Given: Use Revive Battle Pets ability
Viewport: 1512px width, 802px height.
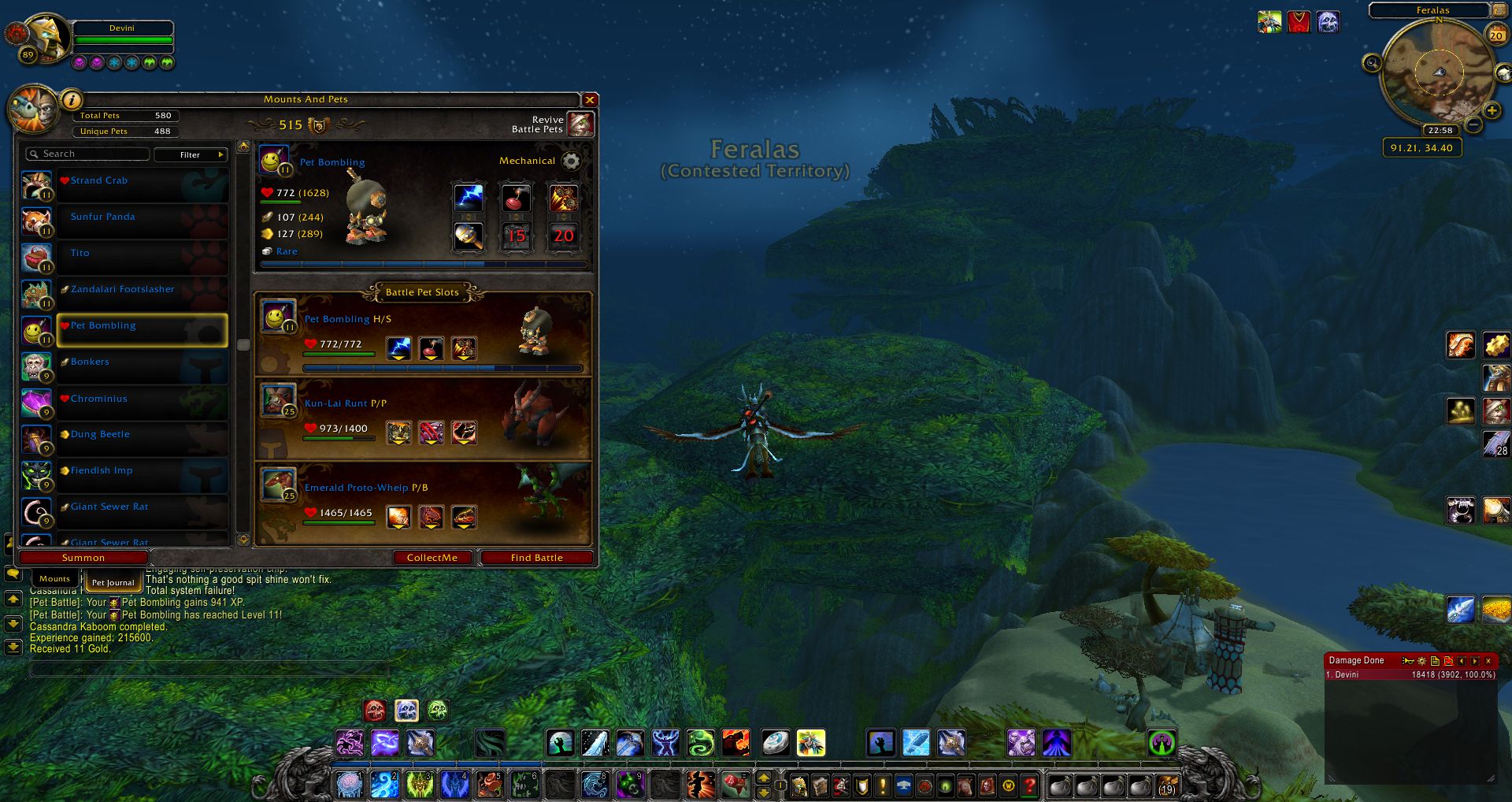Looking at the screenshot, I should pos(580,124).
